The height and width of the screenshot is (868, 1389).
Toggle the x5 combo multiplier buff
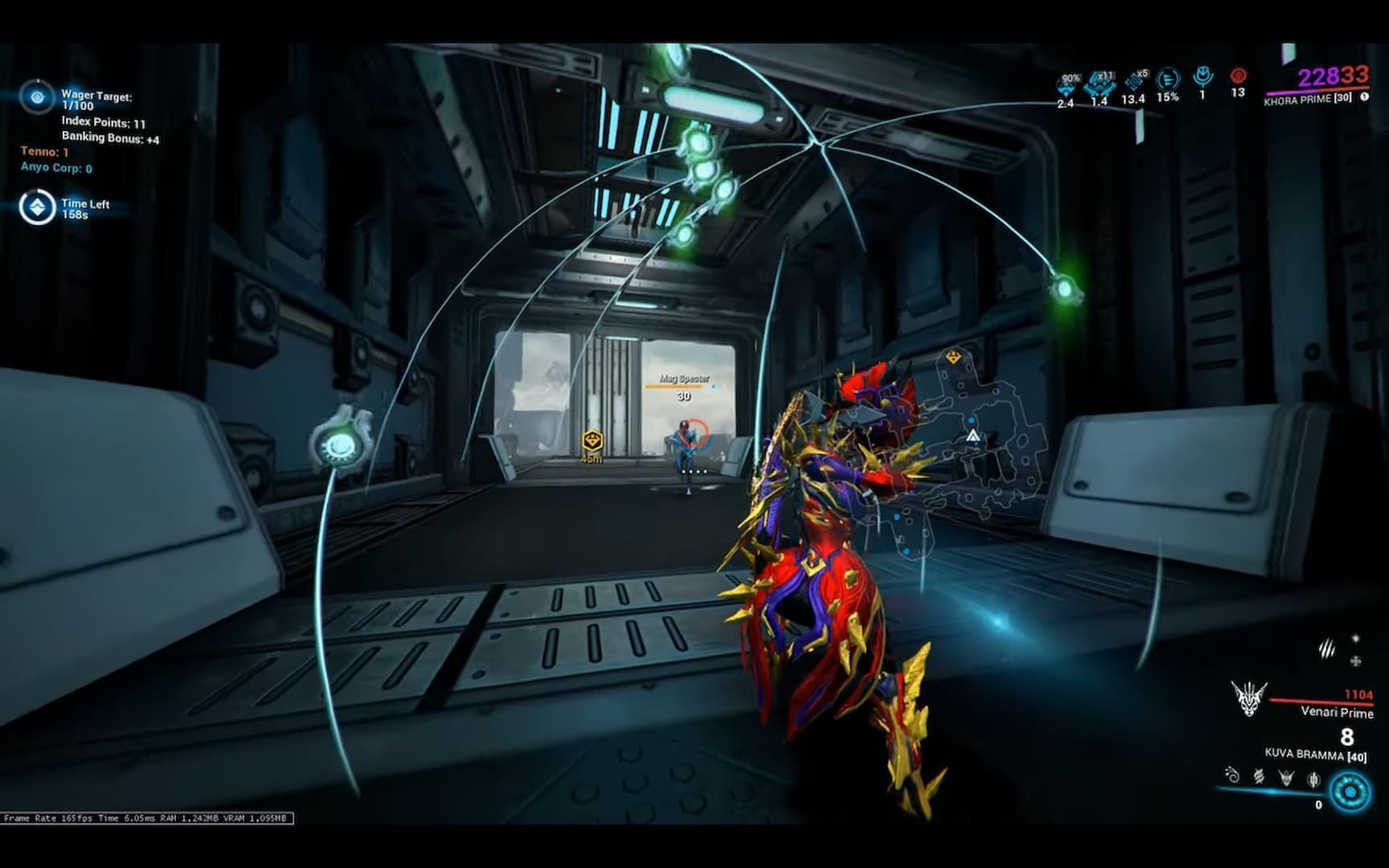pyautogui.click(x=1135, y=81)
